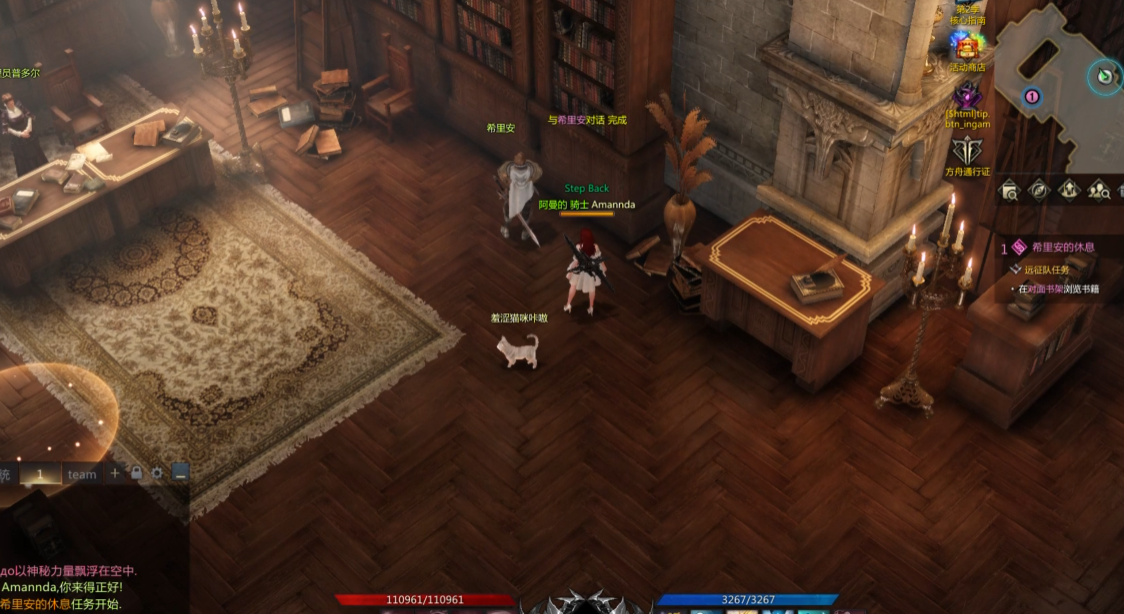Viewport: 1124px width, 614px height.
Task: Switch to the team chat tab
Action: click(82, 474)
